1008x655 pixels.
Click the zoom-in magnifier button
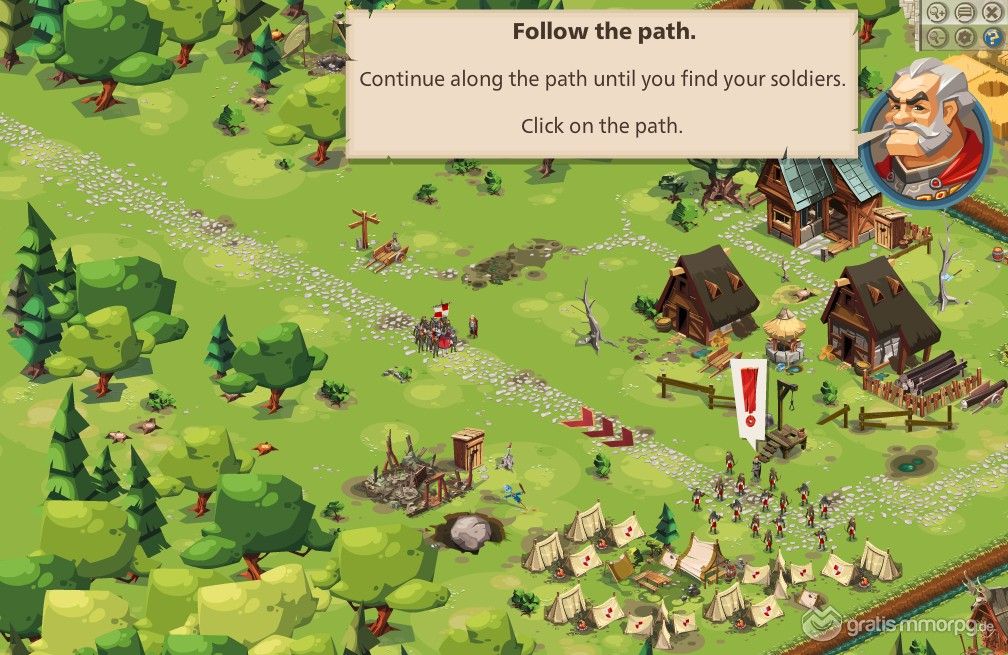tap(937, 12)
